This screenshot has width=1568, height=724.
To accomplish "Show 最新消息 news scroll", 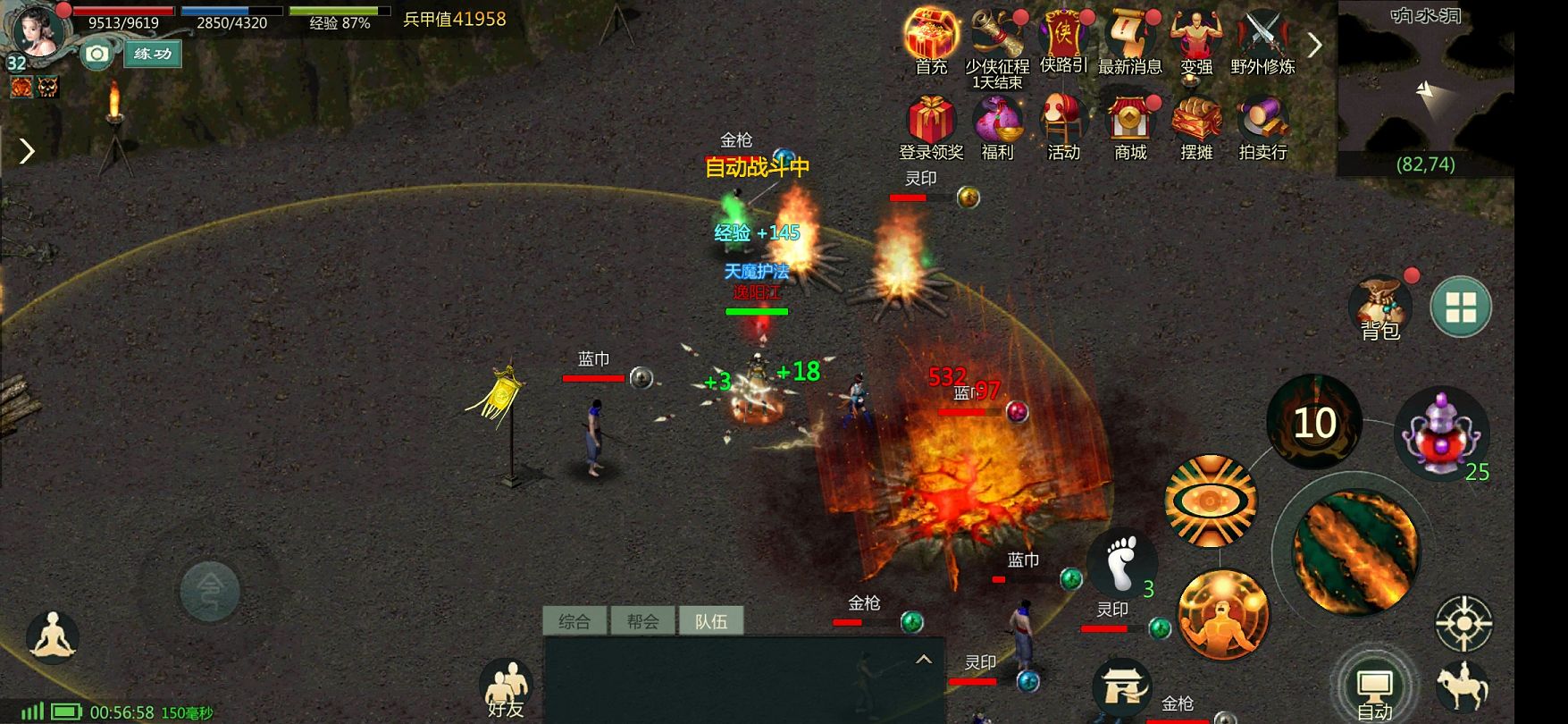I will pyautogui.click(x=1129, y=36).
